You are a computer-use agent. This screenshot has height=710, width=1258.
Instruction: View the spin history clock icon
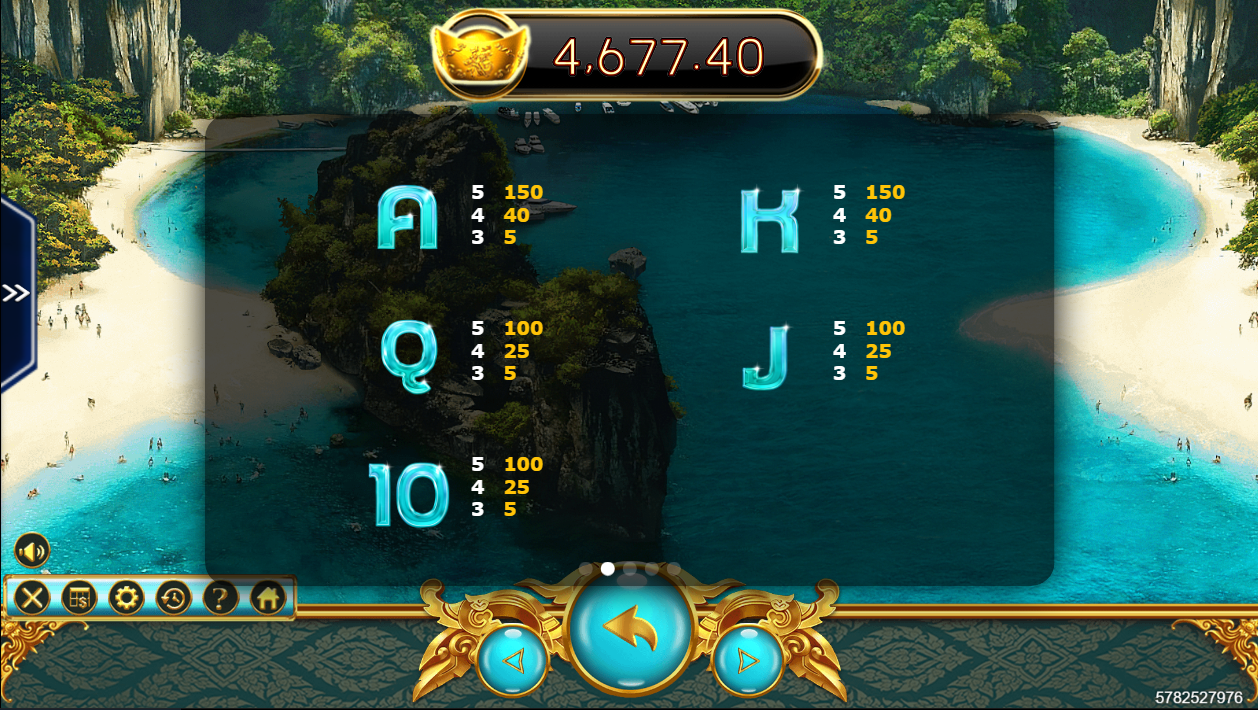point(173,598)
